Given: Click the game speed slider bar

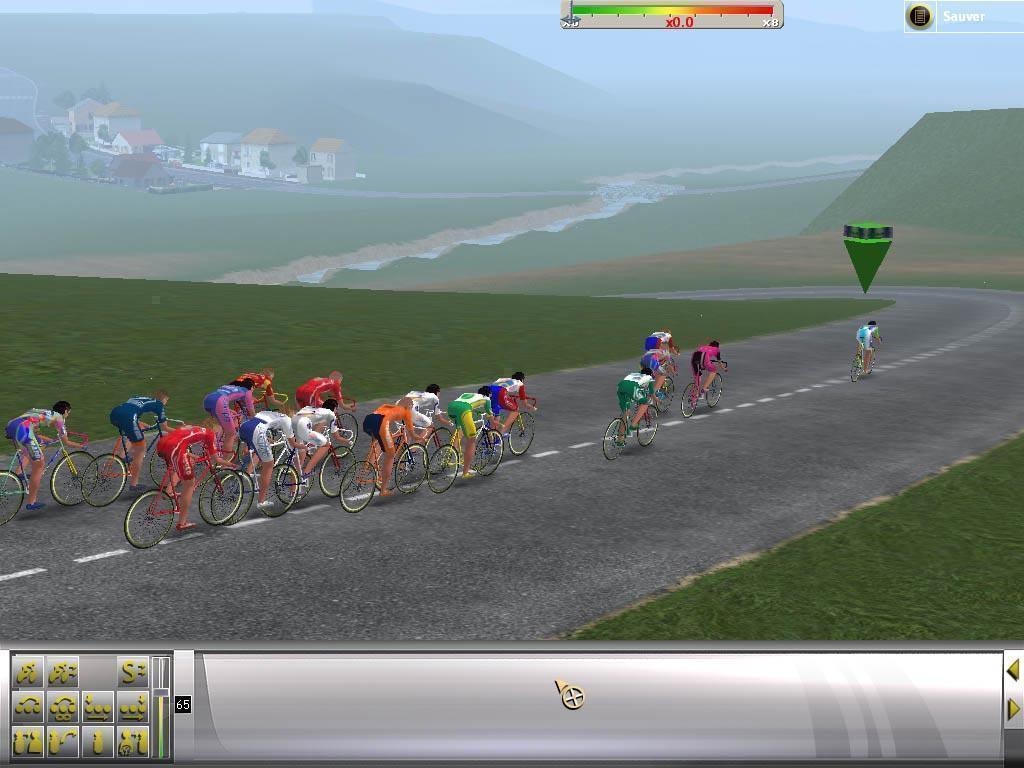Looking at the screenshot, I should coord(672,14).
